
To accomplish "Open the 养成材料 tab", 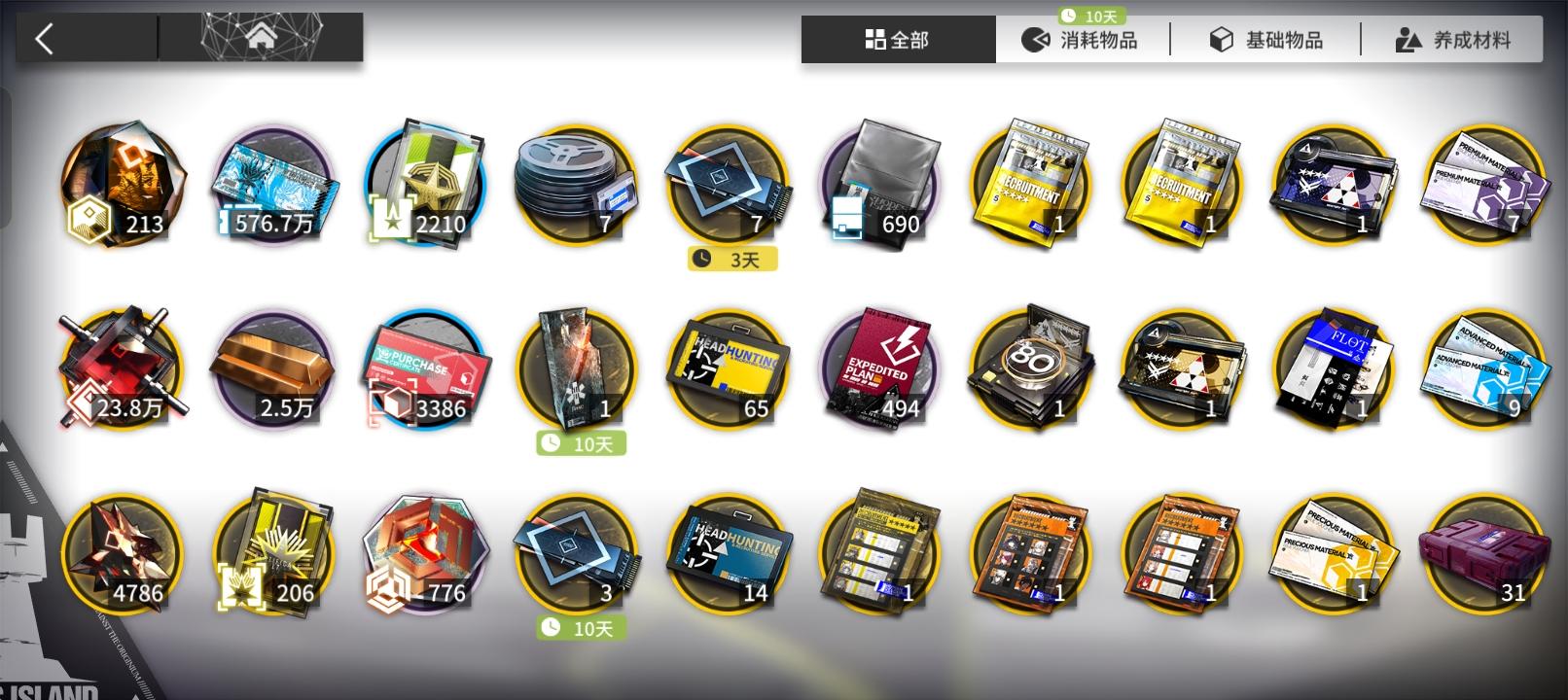I will 1450,40.
